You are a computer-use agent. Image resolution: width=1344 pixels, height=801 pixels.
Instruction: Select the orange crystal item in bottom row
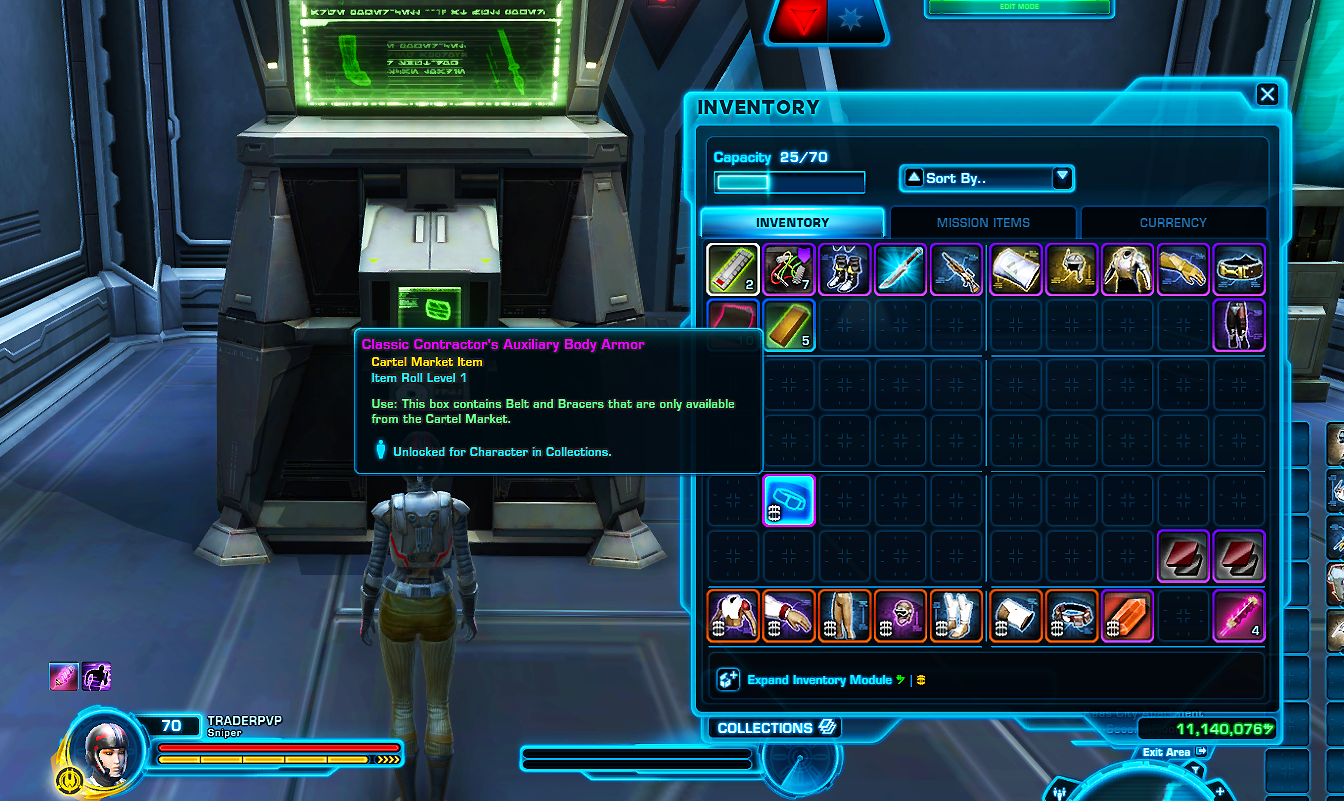pyautogui.click(x=1127, y=616)
